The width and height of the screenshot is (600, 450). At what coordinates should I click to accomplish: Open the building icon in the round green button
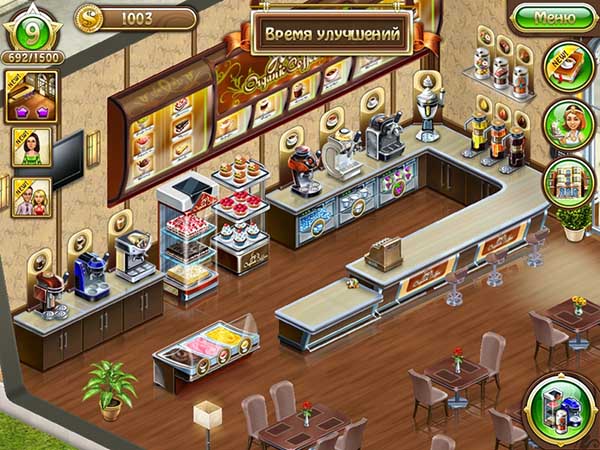point(569,181)
